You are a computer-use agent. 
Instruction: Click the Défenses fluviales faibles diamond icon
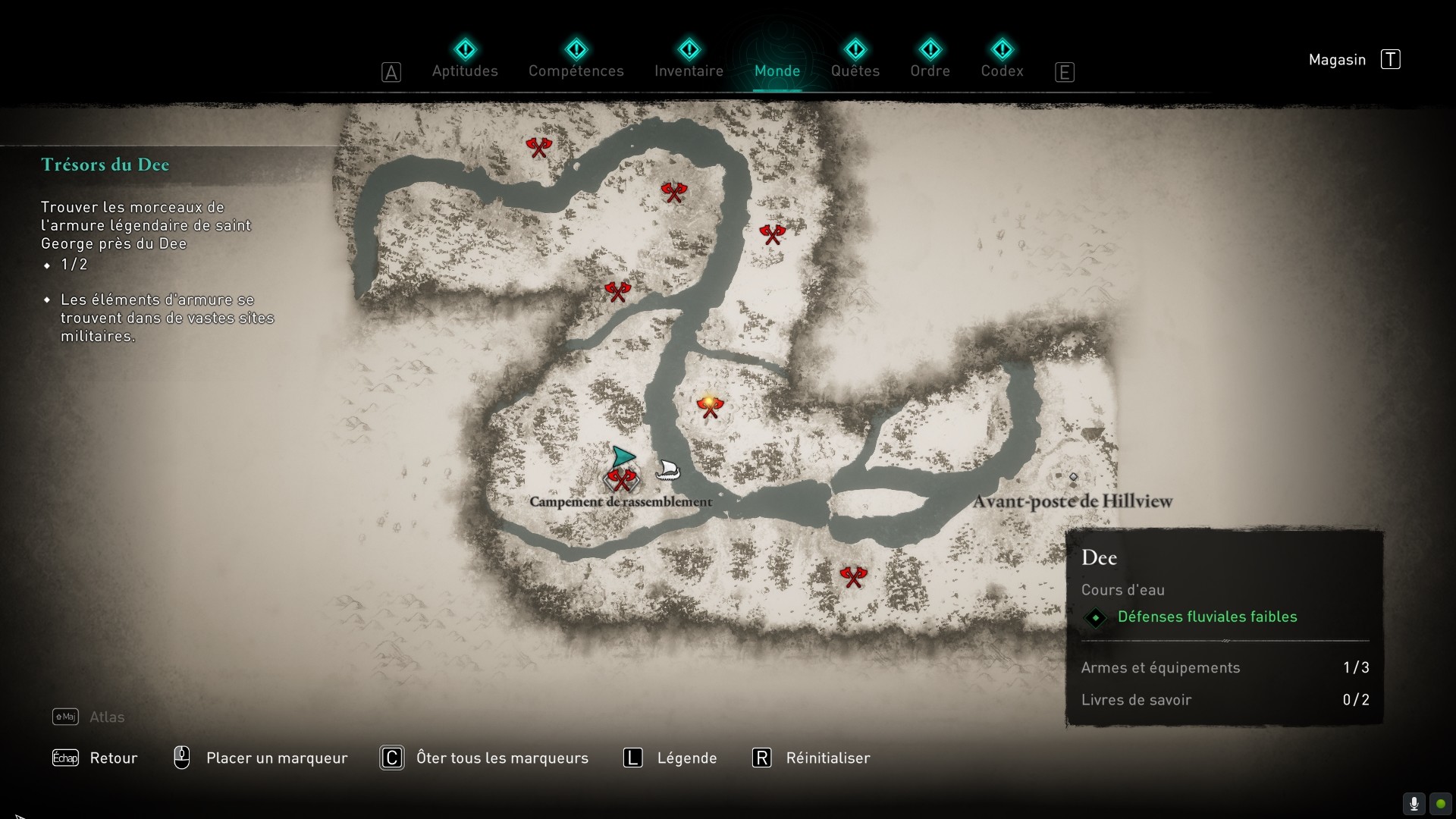tap(1096, 617)
